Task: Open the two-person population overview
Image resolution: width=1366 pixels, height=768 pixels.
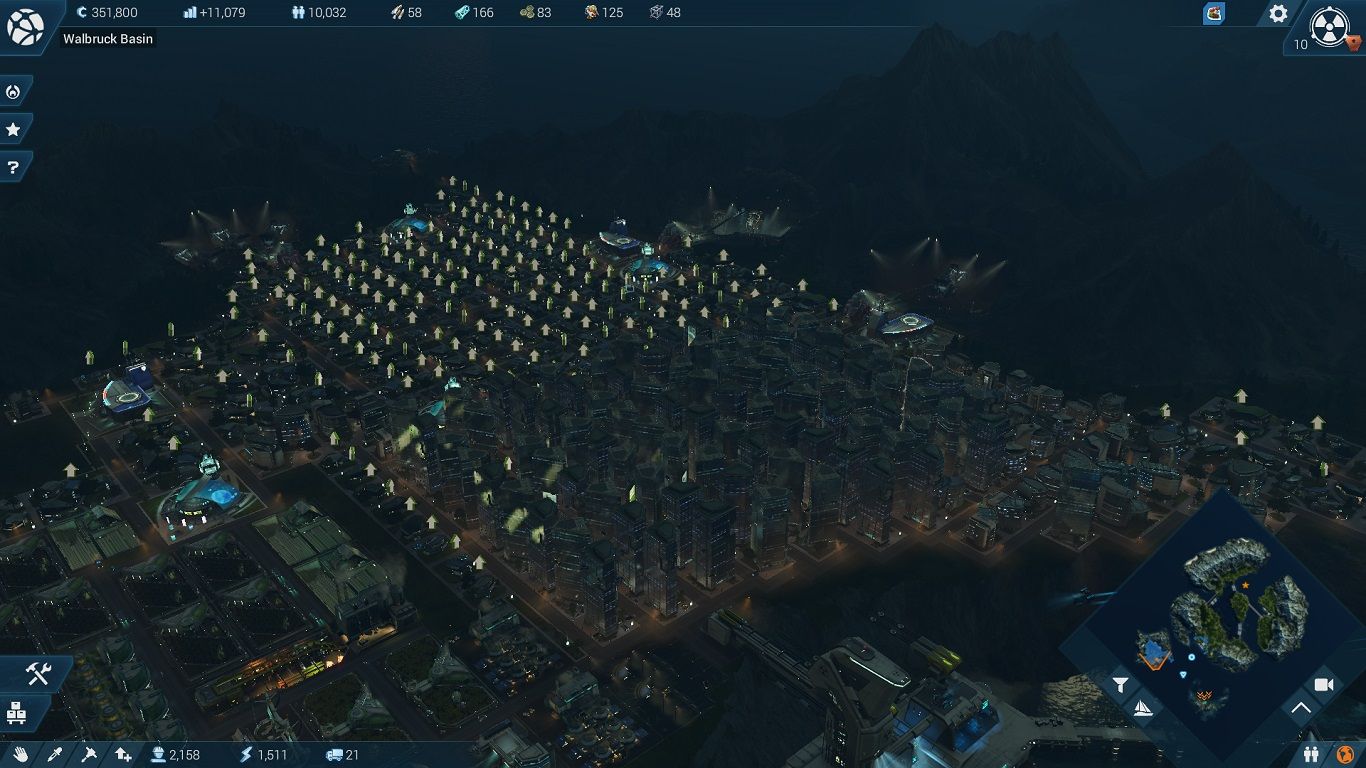Action: tap(1311, 754)
